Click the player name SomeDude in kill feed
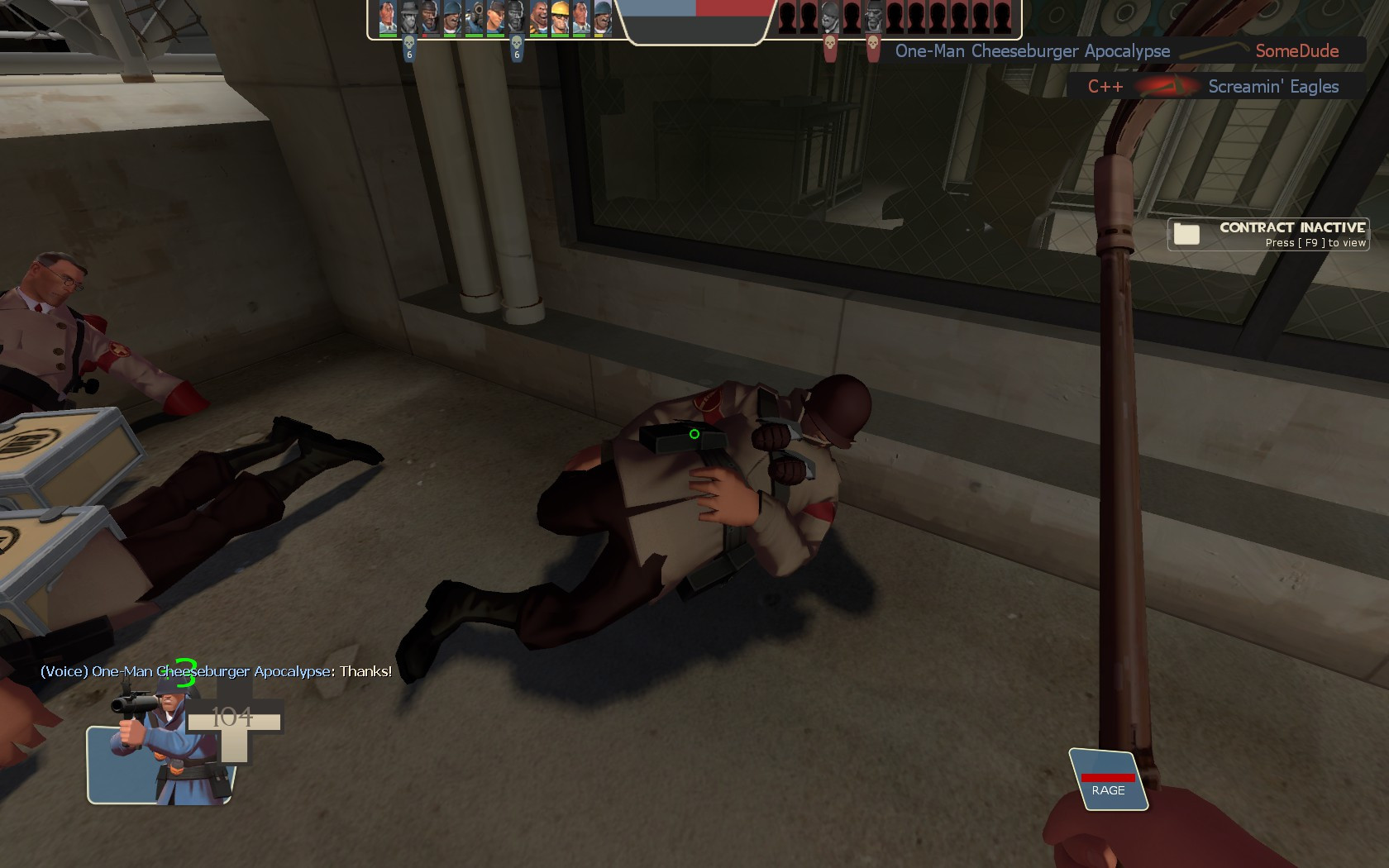 (x=1296, y=50)
